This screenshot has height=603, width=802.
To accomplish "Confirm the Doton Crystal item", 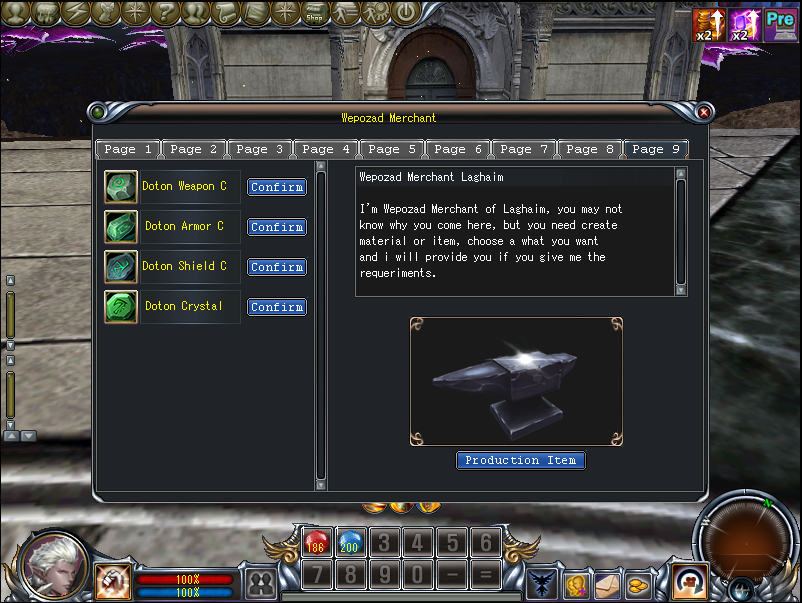I will (277, 307).
